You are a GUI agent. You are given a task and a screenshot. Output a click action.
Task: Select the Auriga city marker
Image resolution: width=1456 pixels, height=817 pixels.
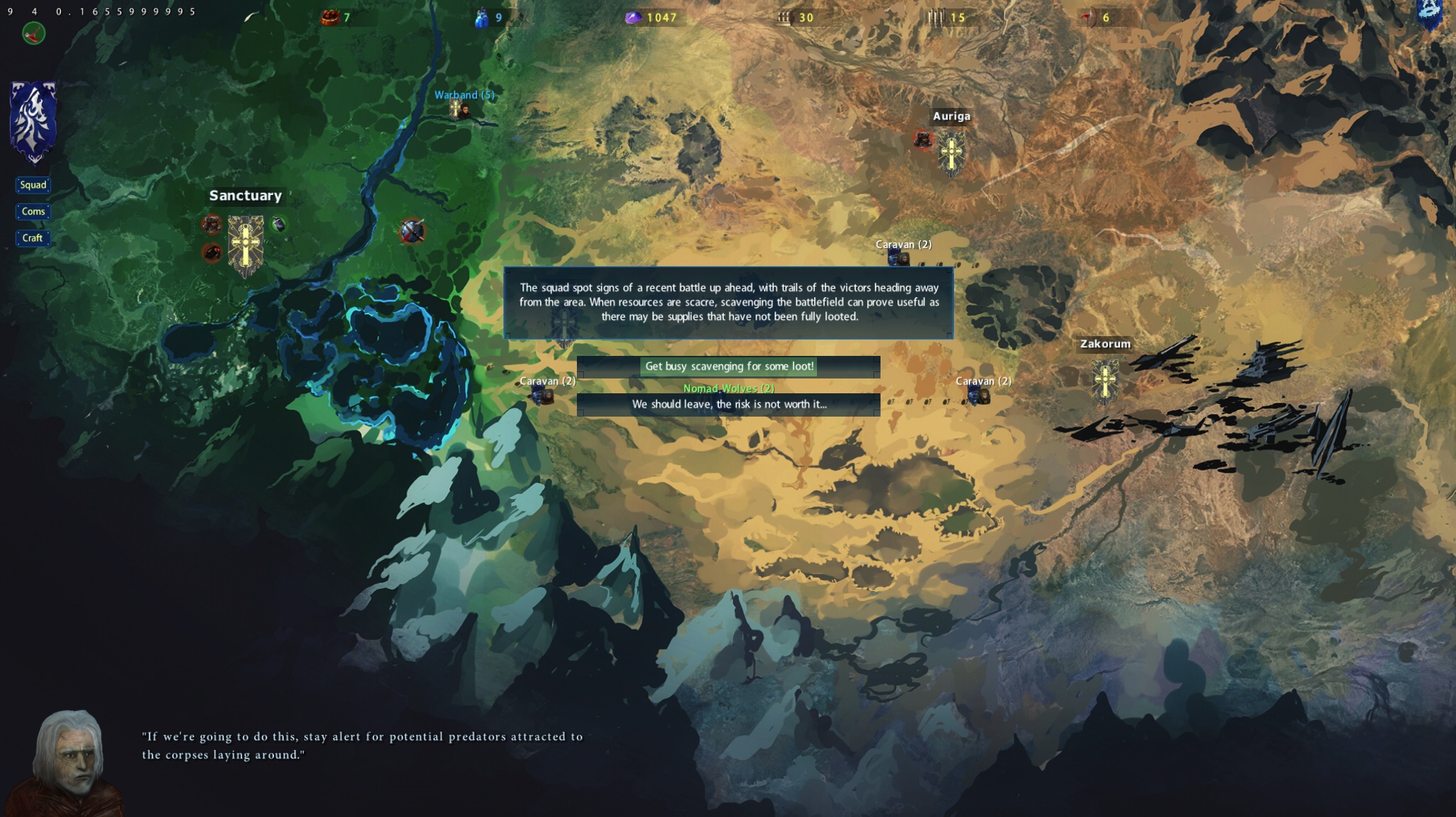951,153
